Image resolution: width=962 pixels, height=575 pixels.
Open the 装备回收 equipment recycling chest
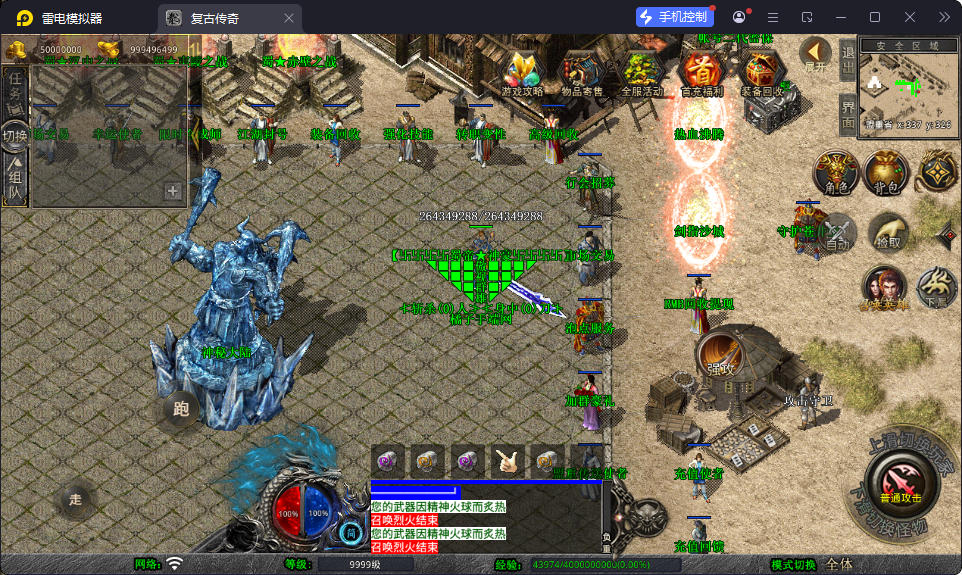[762, 72]
